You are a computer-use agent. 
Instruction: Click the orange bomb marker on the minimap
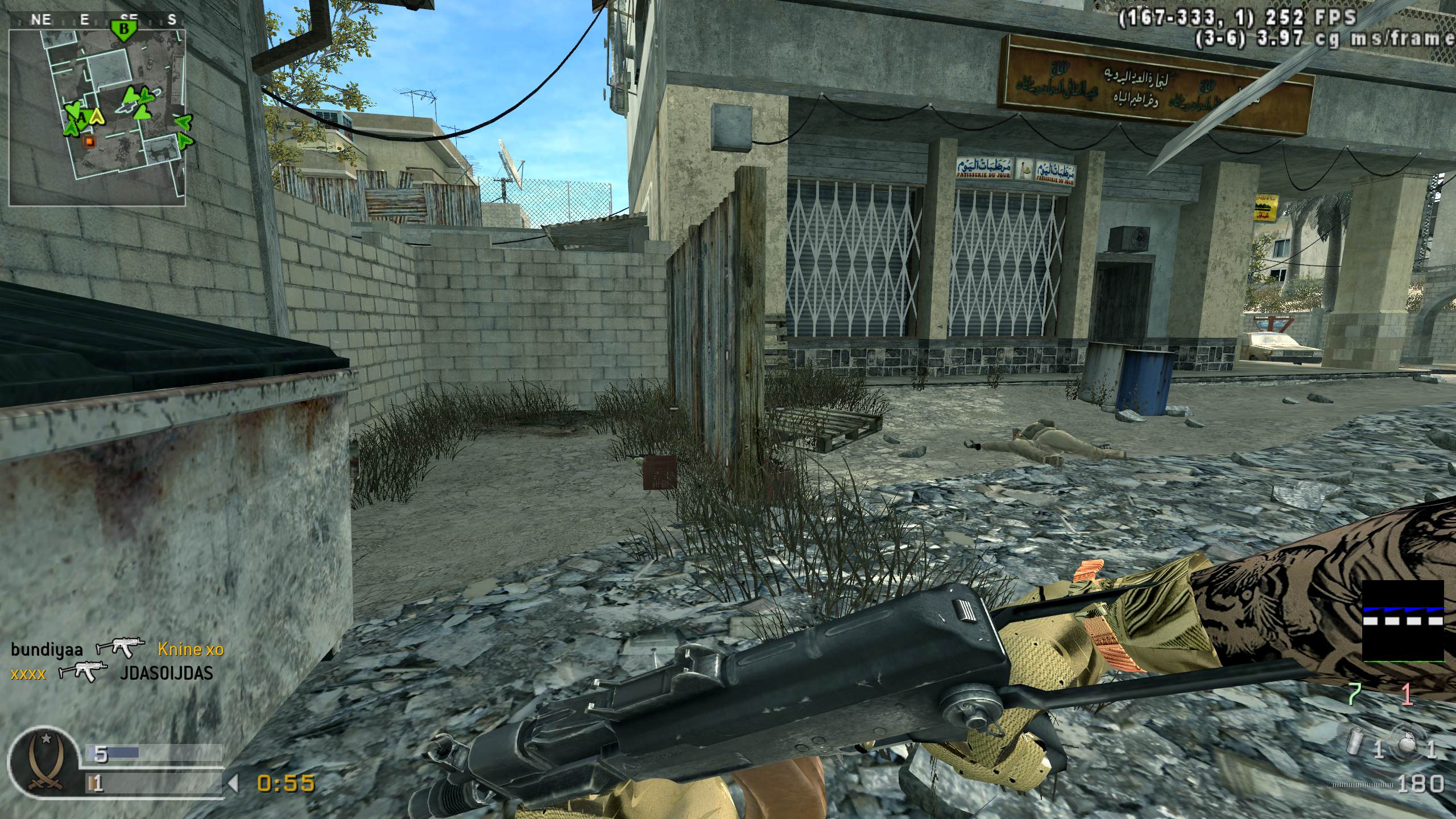[88, 140]
